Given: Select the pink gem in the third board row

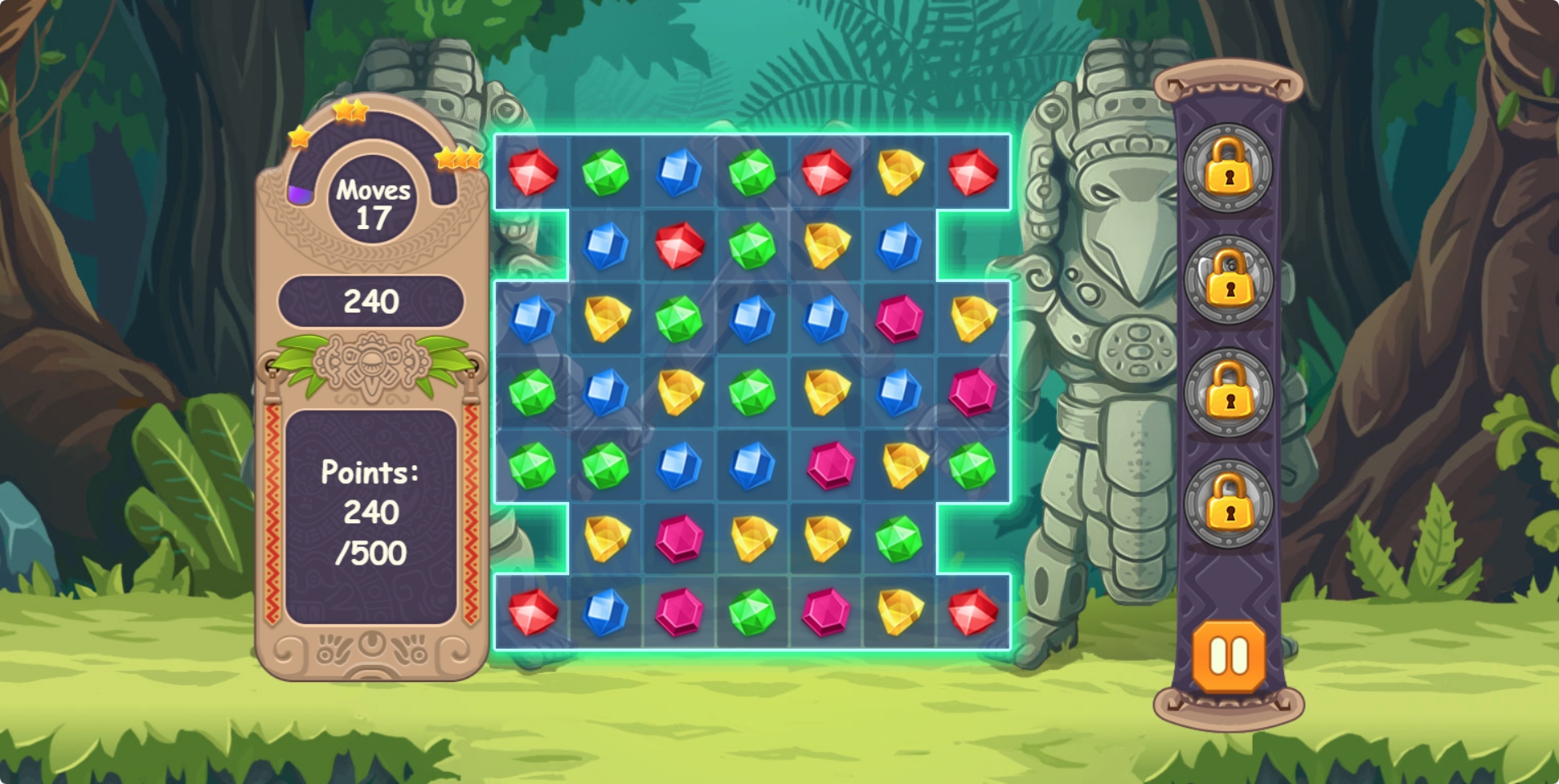Looking at the screenshot, I should point(899,319).
